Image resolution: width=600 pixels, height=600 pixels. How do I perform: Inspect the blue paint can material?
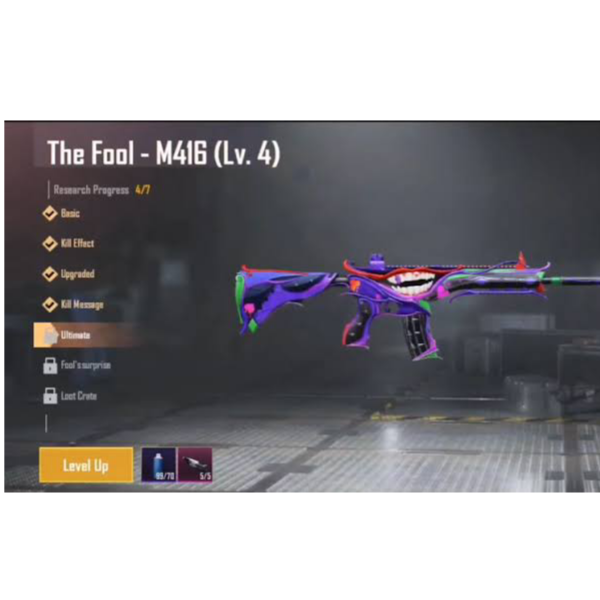pos(159,465)
